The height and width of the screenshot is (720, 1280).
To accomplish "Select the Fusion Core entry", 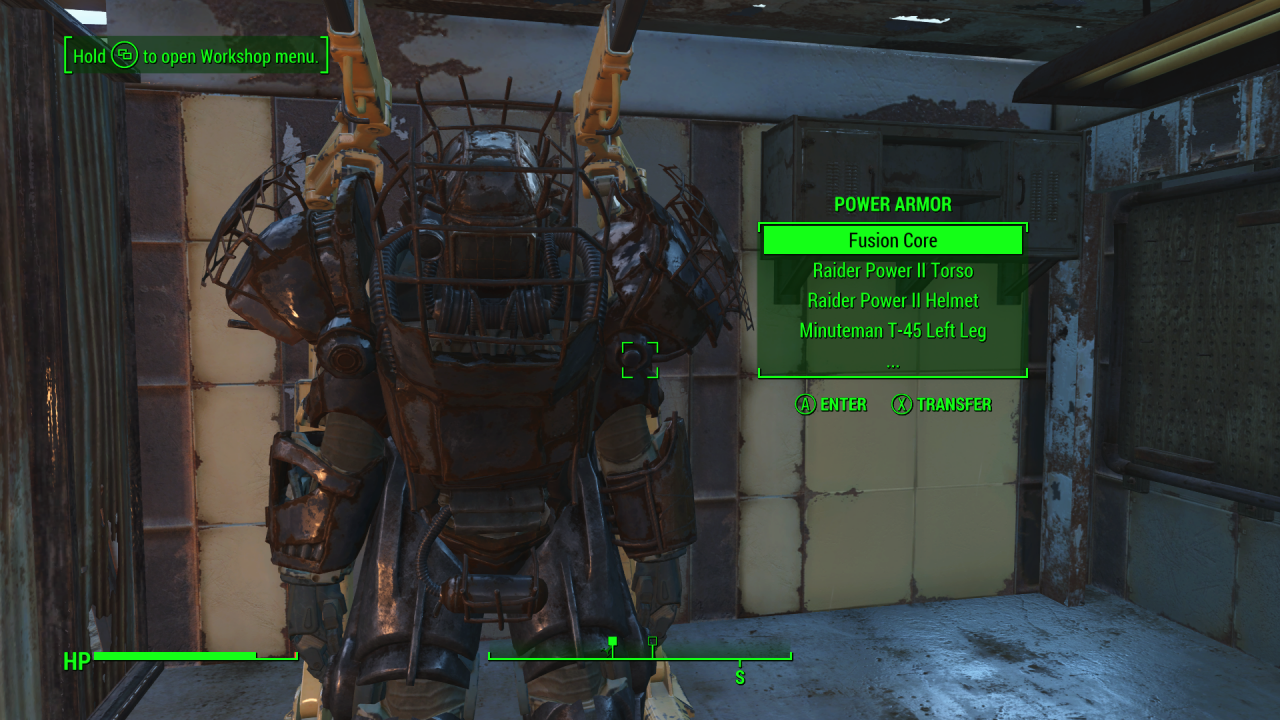I will [x=893, y=240].
